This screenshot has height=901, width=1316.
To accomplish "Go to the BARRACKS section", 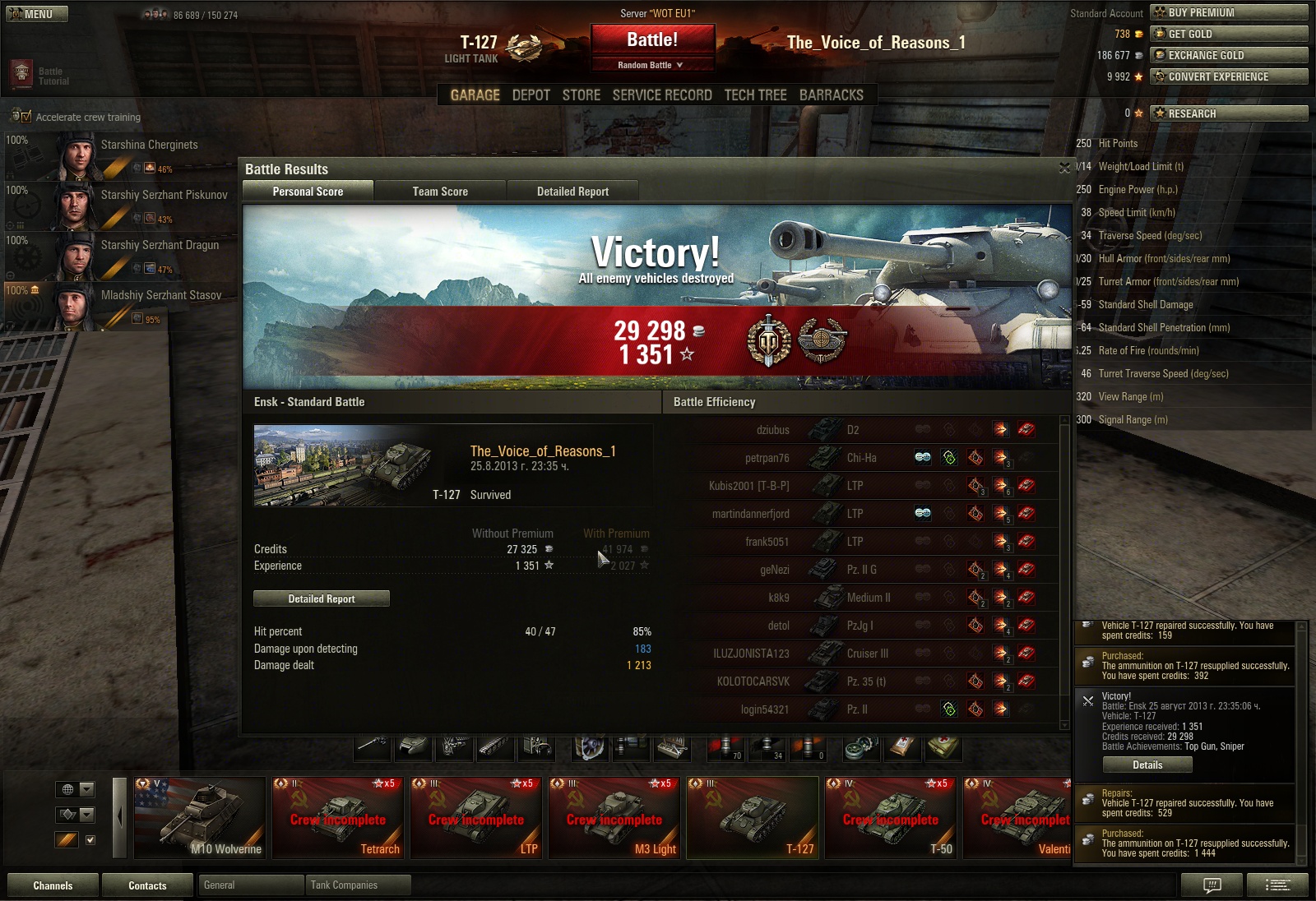I will click(831, 95).
